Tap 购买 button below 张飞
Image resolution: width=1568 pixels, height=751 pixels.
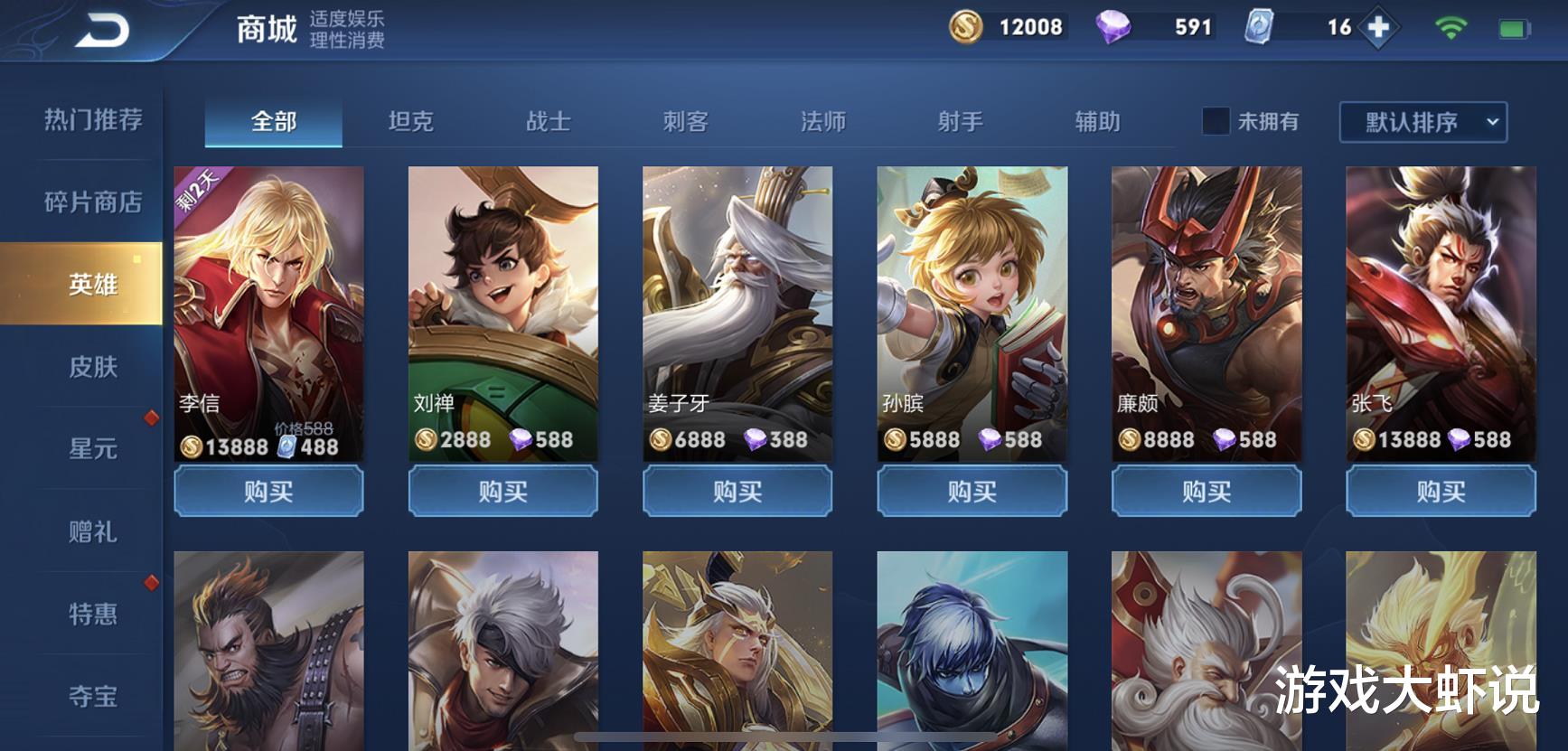[x=1440, y=492]
